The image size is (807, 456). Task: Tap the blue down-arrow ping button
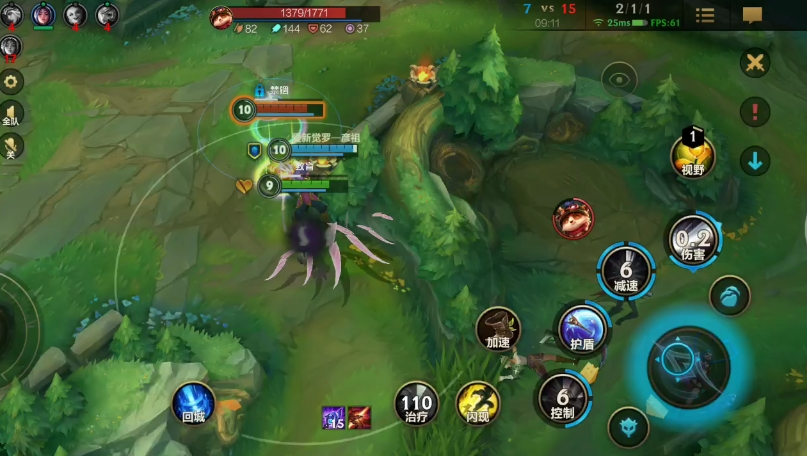[x=755, y=159]
